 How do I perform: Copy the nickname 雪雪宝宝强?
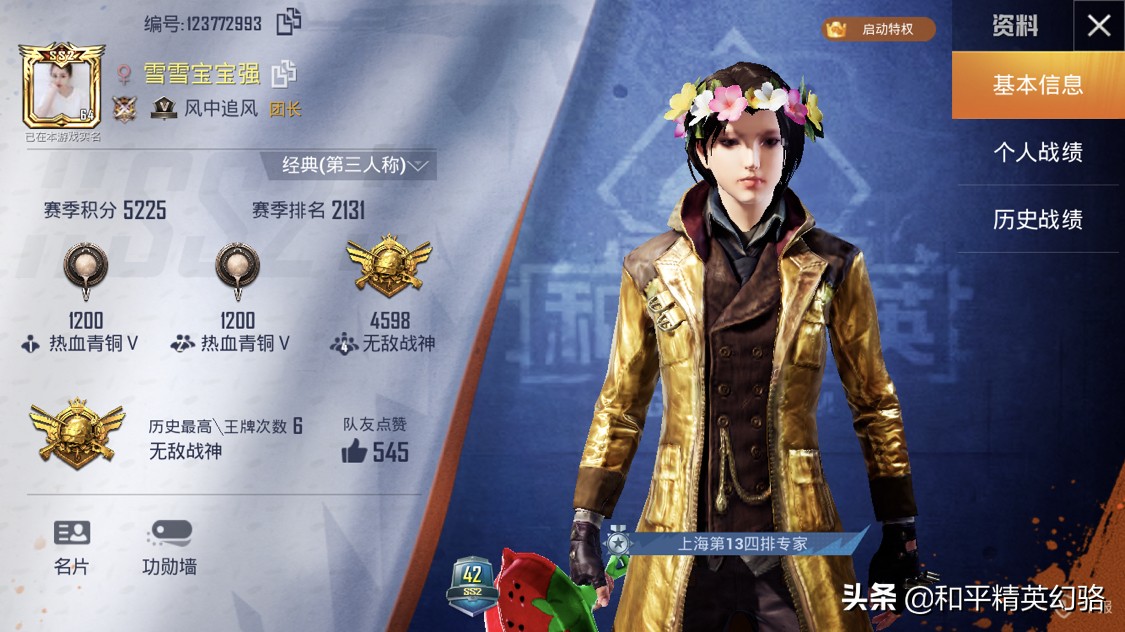coord(284,73)
